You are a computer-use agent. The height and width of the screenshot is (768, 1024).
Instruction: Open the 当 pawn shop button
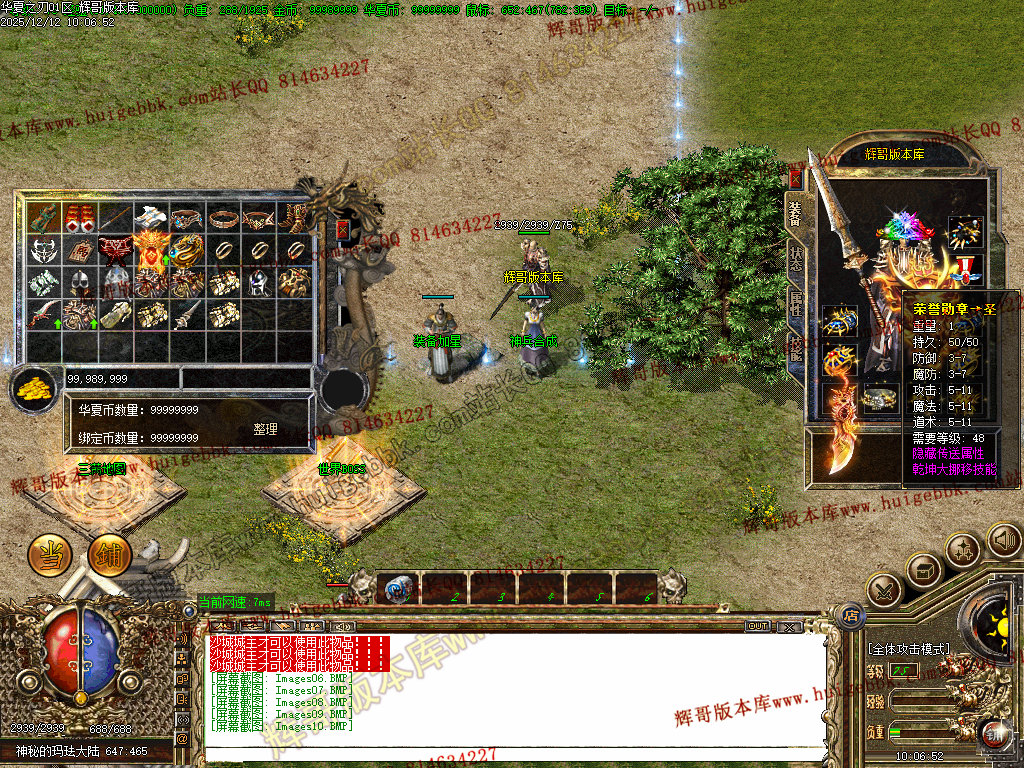pyautogui.click(x=48, y=554)
